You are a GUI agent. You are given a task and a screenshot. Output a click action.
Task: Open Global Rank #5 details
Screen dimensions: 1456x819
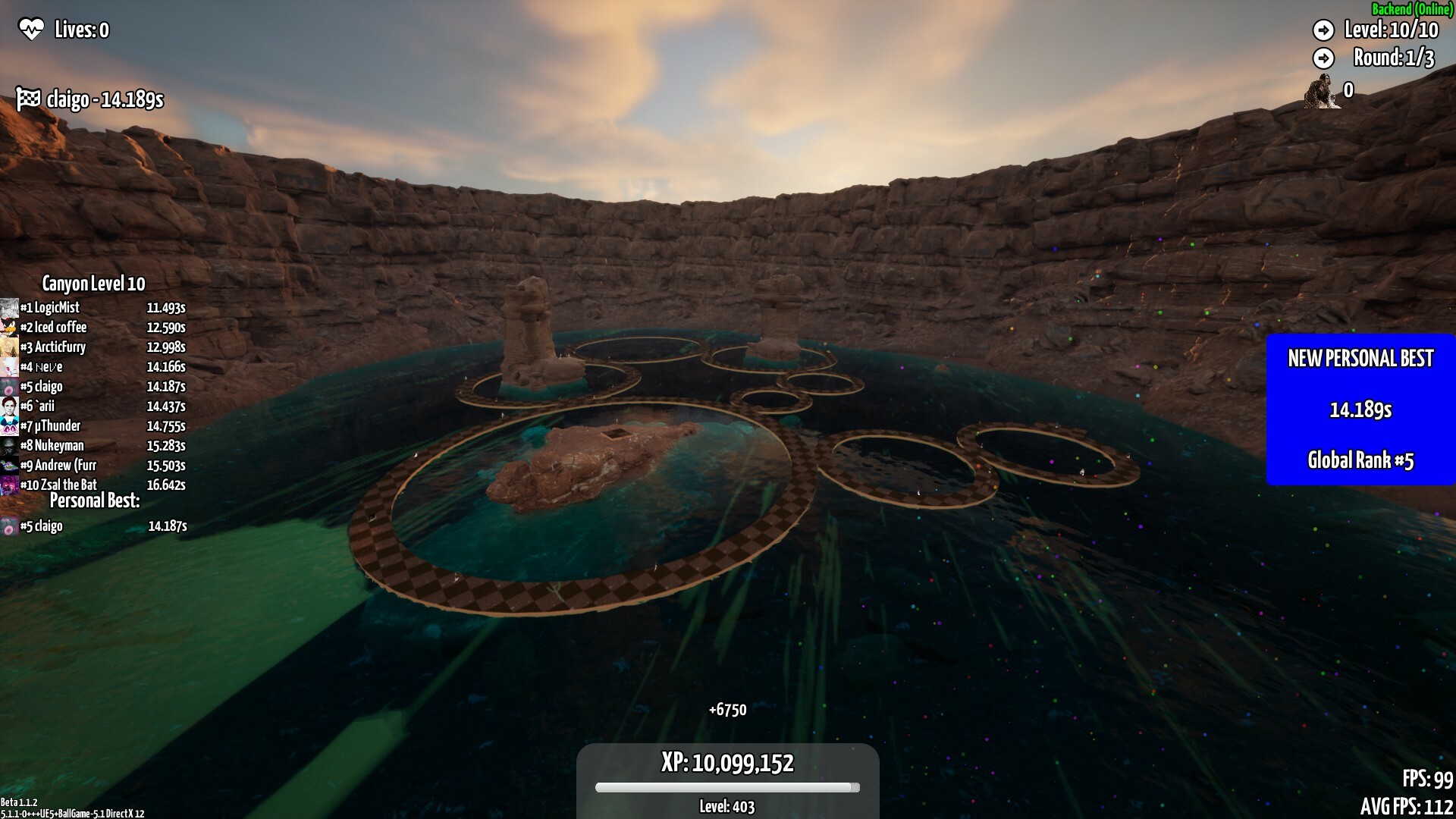click(1361, 460)
